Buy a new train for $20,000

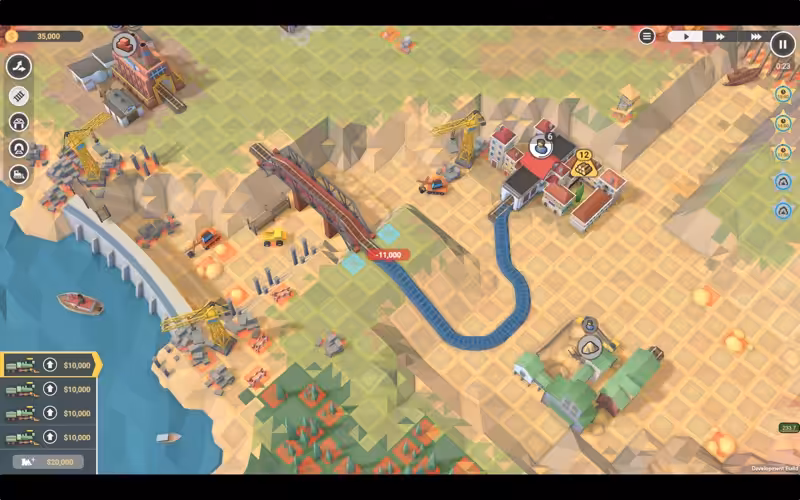(x=50, y=461)
